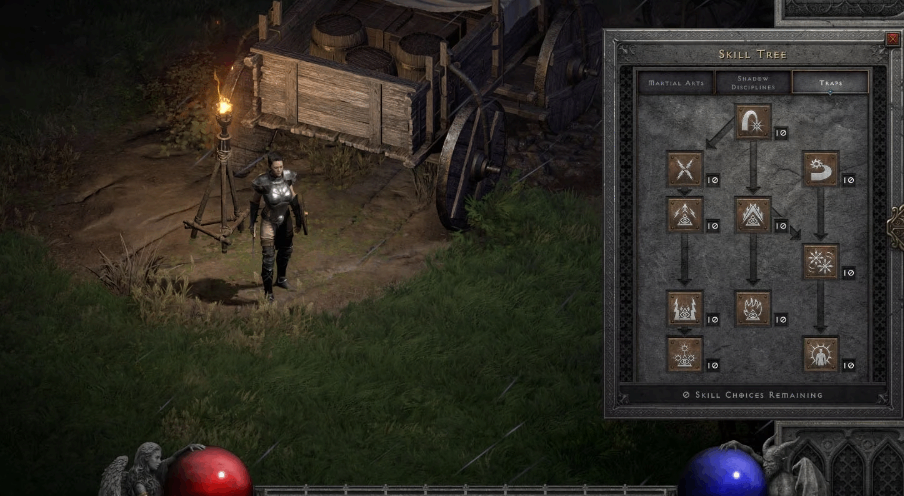Screen dimensions: 904x496
Task: Pick the Blade Sentinel skill icon
Action: coord(820,169)
